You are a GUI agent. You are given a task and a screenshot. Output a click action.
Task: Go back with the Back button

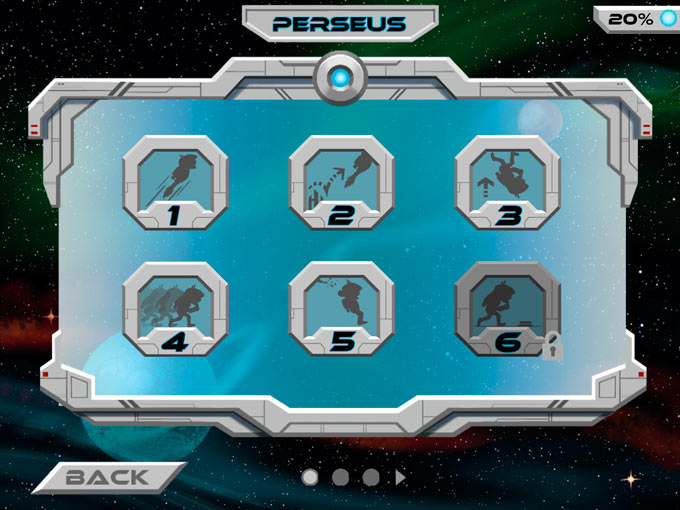pos(108,478)
